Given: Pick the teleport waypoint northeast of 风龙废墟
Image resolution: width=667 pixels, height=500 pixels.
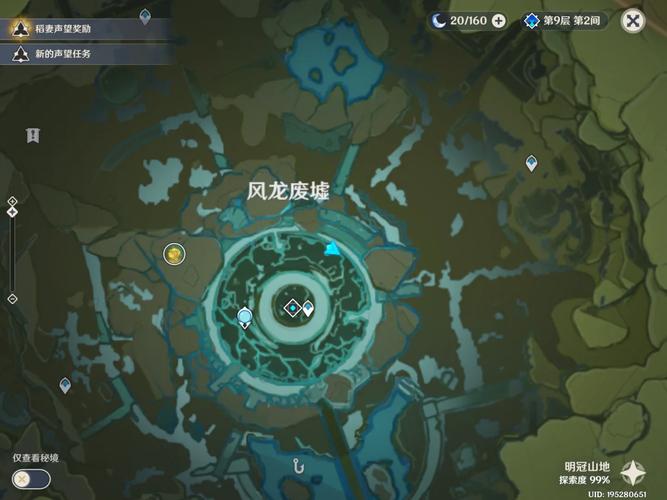Looking at the screenshot, I should pyautogui.click(x=531, y=162).
